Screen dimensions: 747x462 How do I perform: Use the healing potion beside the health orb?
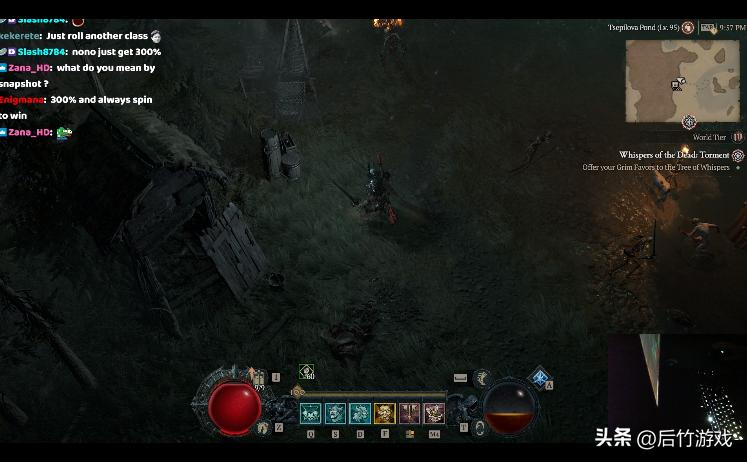click(258, 377)
